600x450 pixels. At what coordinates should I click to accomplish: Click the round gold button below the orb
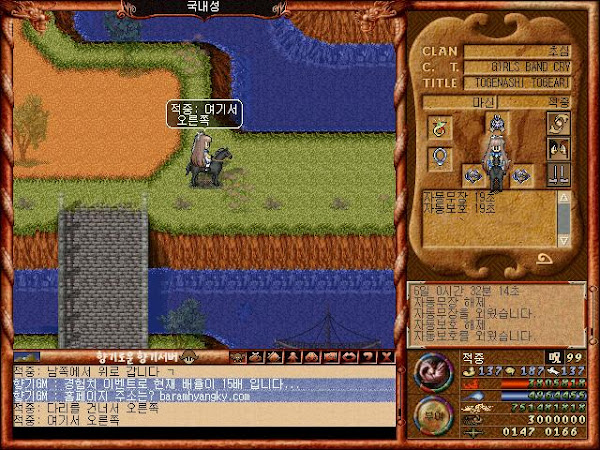(x=433, y=418)
